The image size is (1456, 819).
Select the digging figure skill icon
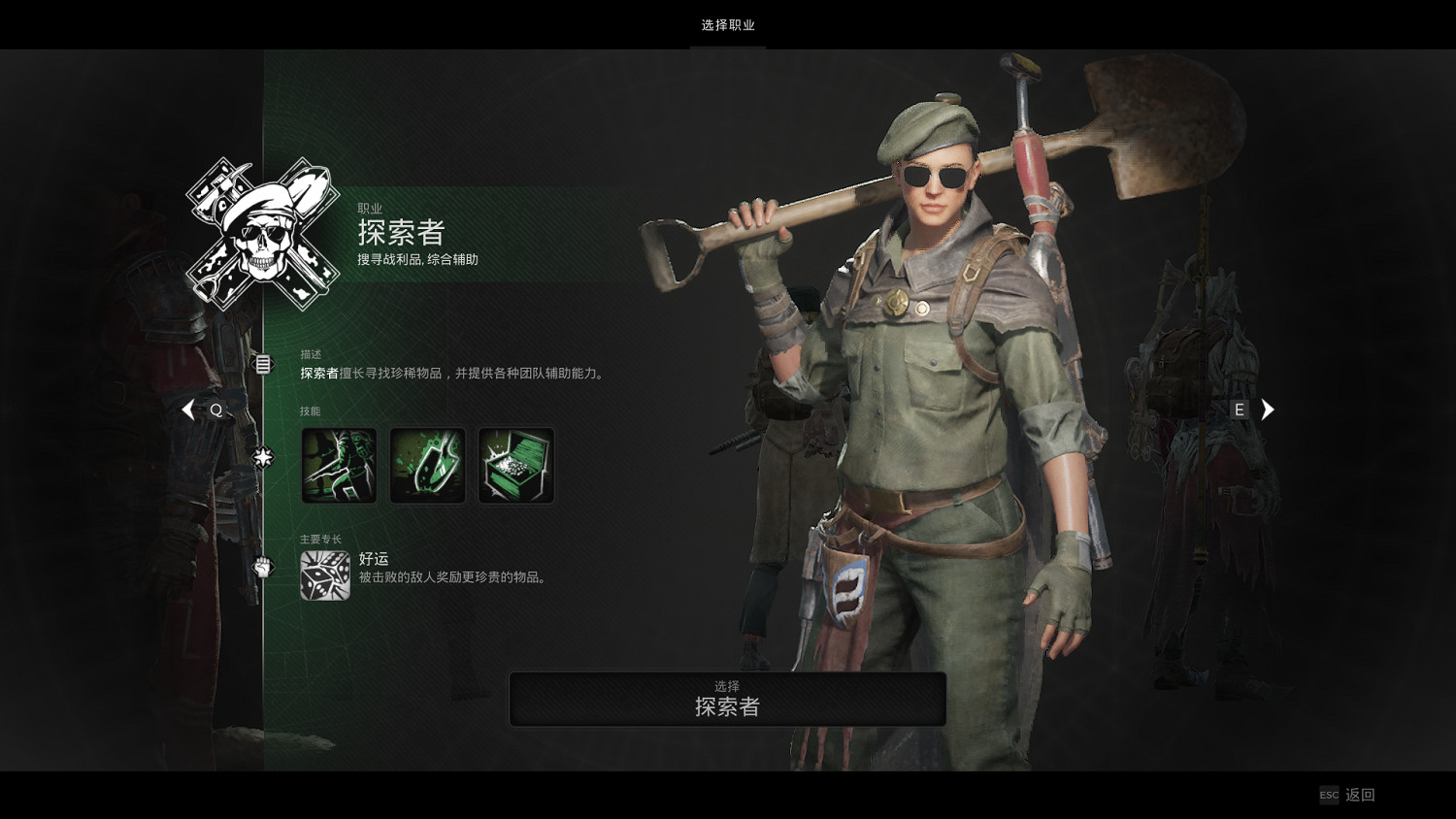tap(339, 466)
